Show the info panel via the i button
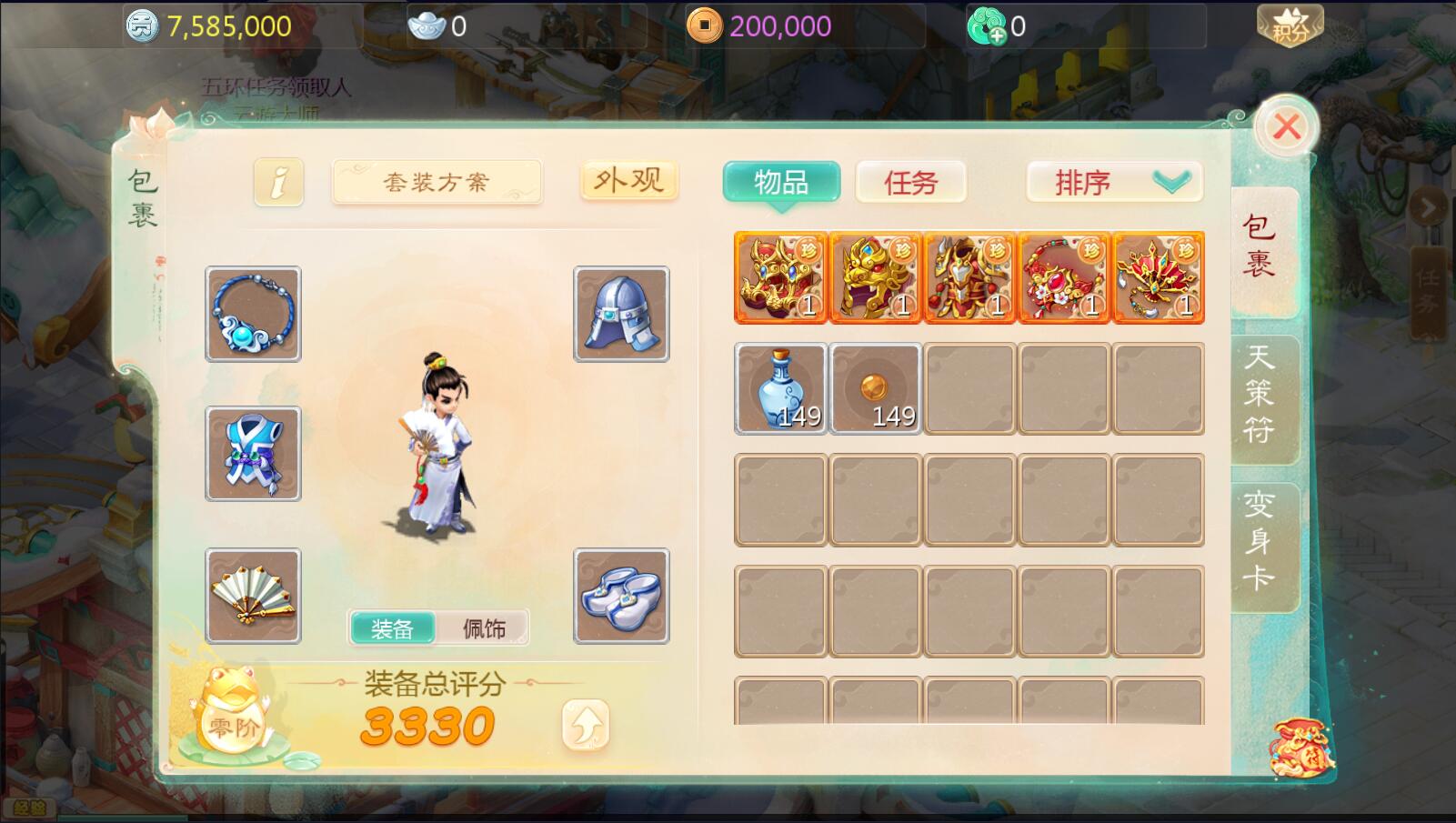1456x823 pixels. (278, 182)
